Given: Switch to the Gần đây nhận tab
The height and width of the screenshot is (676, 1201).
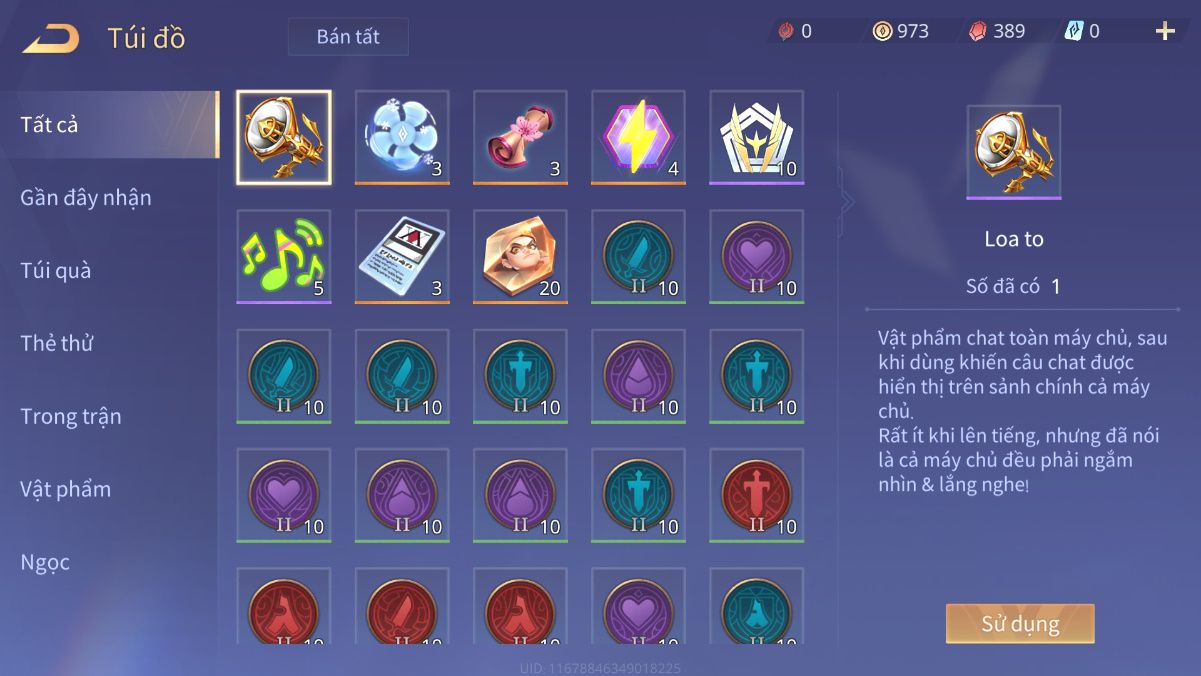Looking at the screenshot, I should pos(86,198).
